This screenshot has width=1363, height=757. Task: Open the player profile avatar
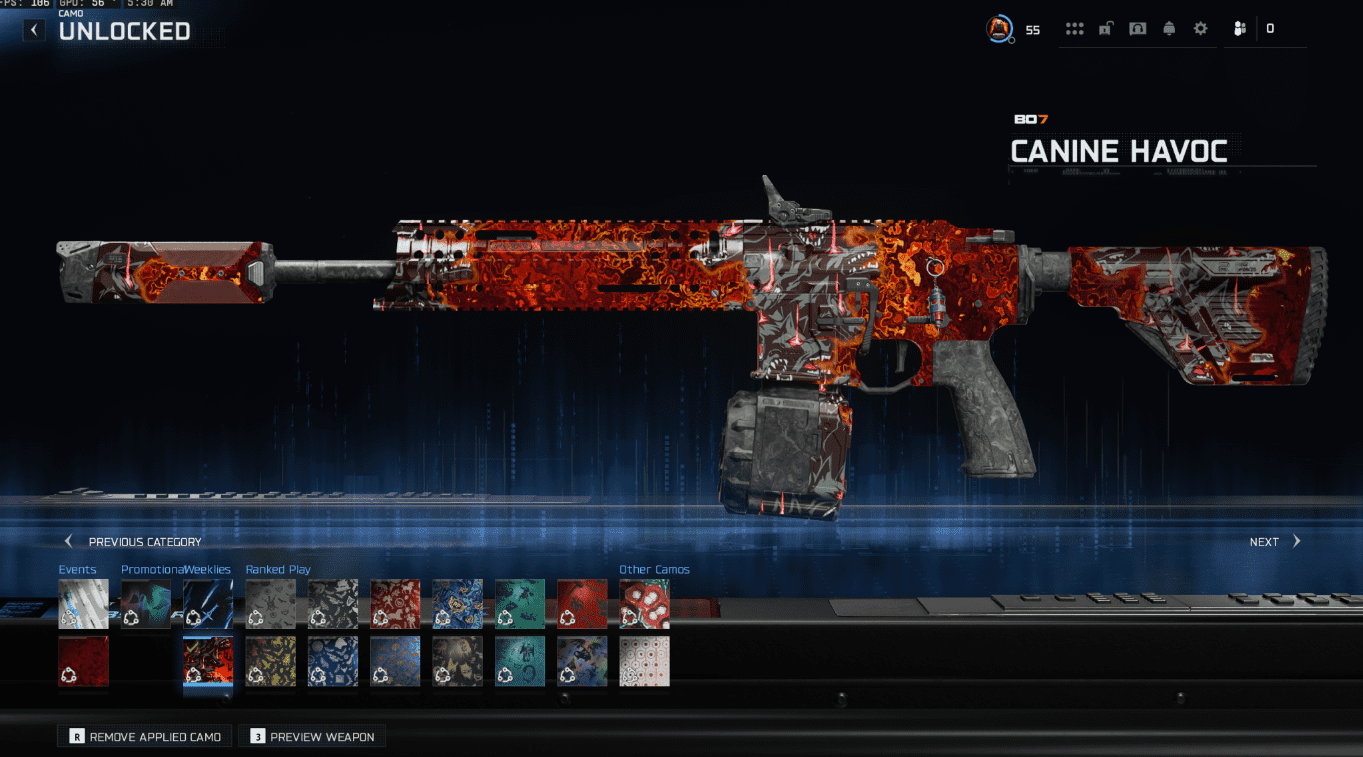point(999,29)
